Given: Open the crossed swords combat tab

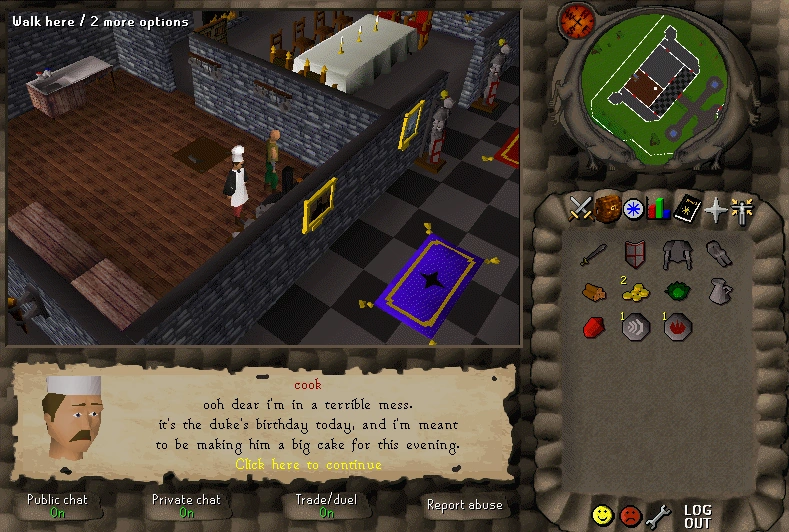Looking at the screenshot, I should [581, 208].
